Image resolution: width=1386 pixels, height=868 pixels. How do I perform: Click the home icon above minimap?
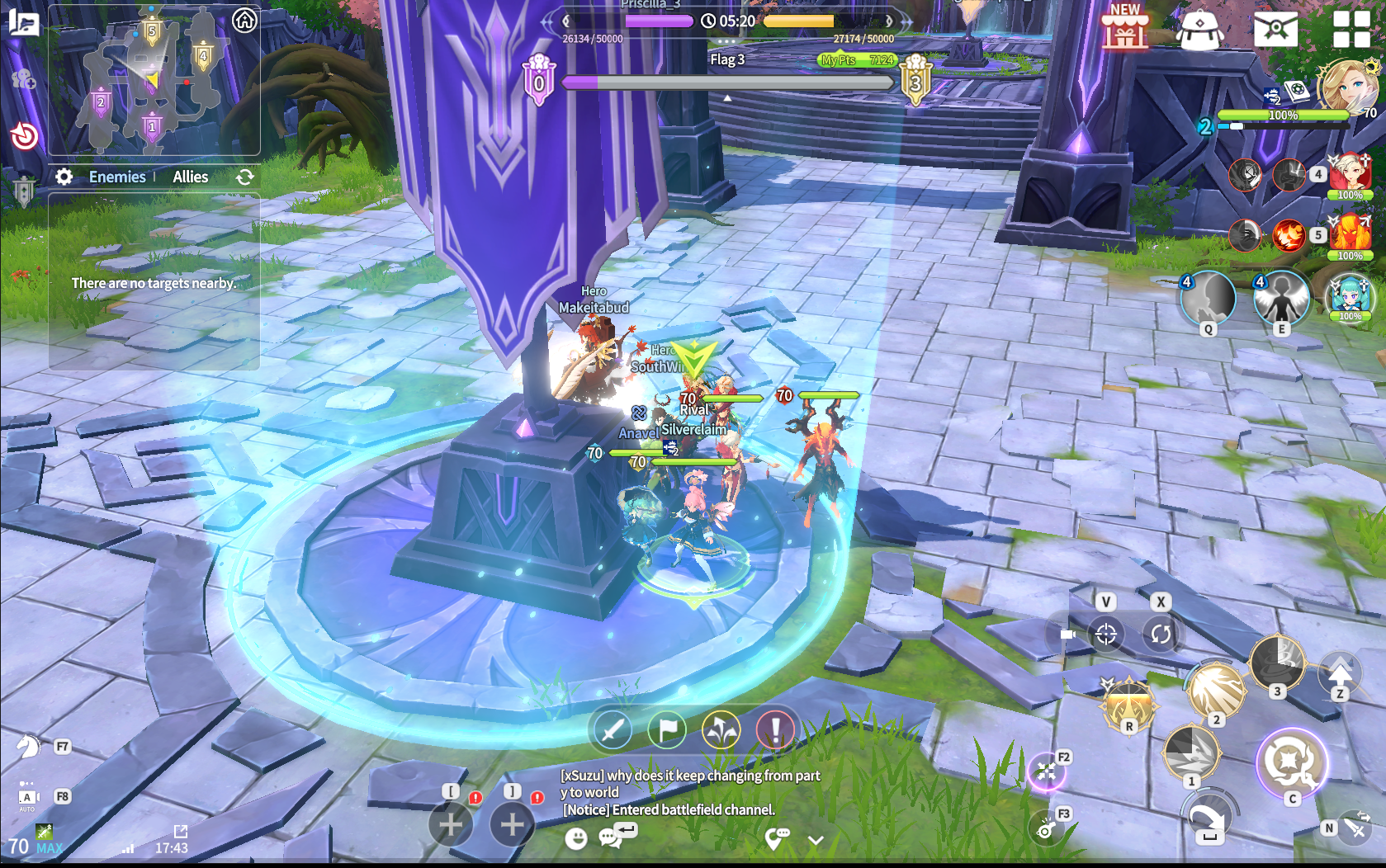point(244,21)
